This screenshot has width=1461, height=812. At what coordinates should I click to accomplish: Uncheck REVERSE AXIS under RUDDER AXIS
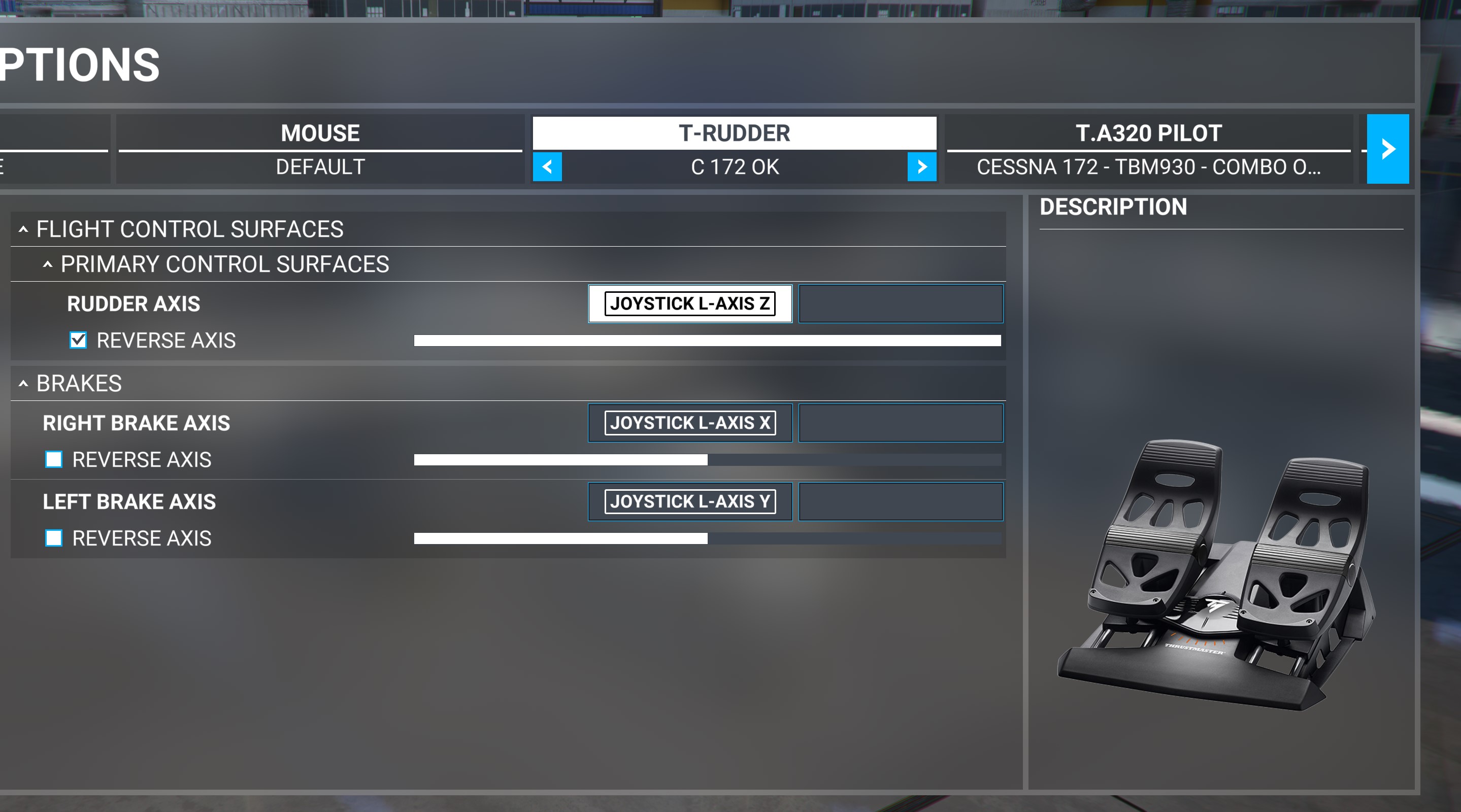[x=77, y=340]
